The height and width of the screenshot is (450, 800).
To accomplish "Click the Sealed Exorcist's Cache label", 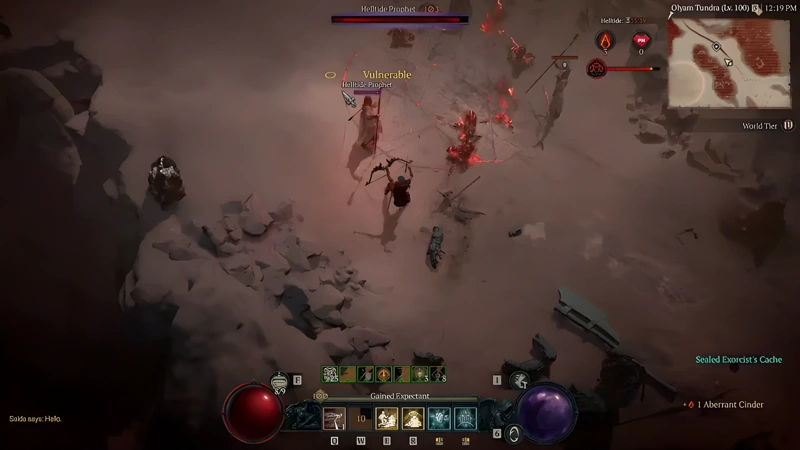I will (738, 360).
